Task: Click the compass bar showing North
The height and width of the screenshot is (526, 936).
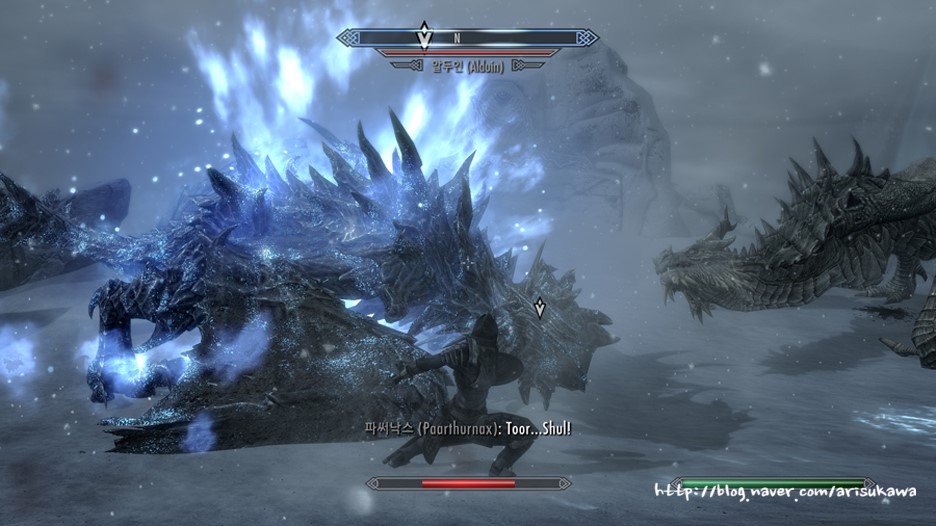Action: 468,38
